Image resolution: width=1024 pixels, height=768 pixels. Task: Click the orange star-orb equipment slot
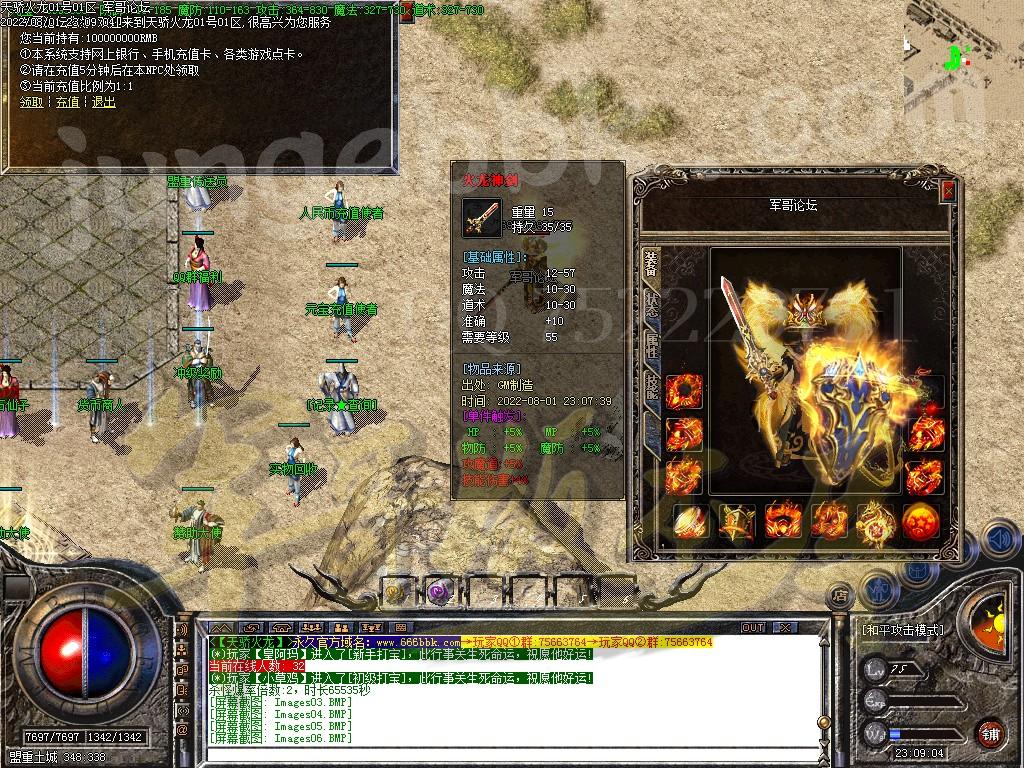click(x=920, y=521)
